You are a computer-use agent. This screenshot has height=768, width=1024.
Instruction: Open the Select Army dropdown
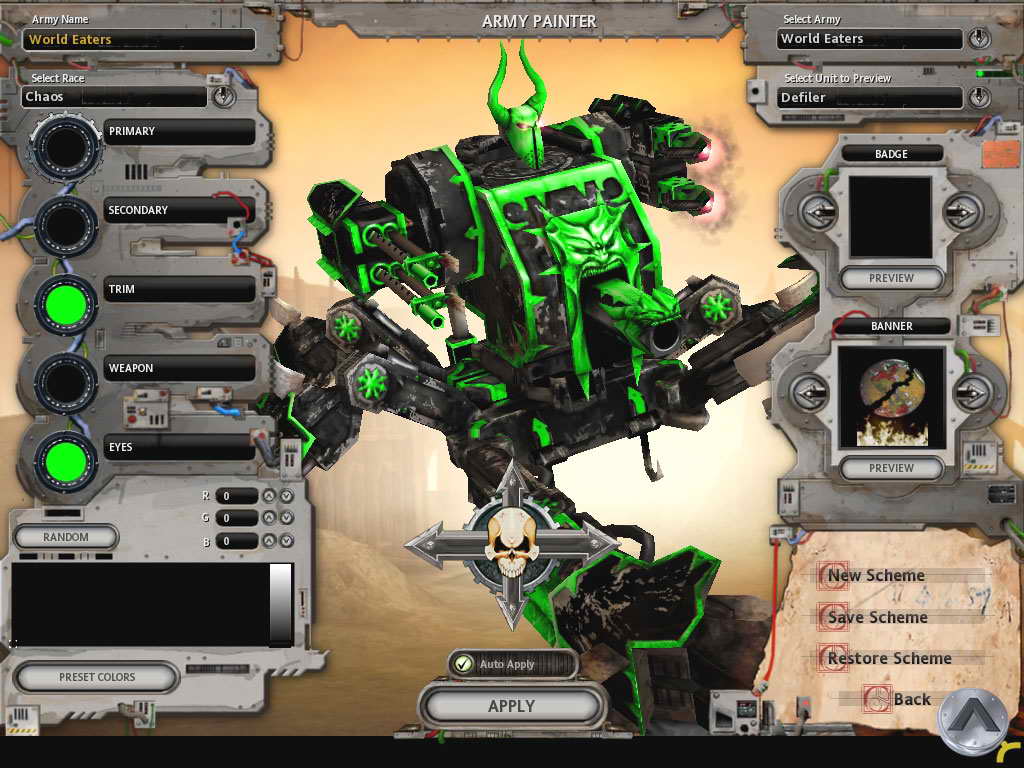point(978,39)
